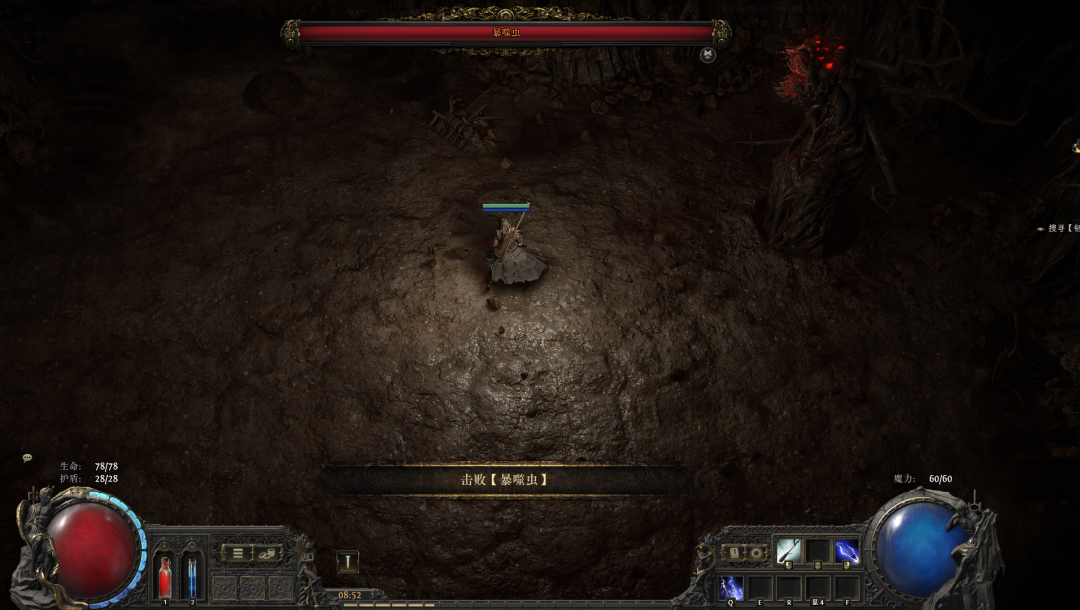Select the white staff attack skill slot
Image resolution: width=1080 pixels, height=610 pixels.
coord(788,551)
